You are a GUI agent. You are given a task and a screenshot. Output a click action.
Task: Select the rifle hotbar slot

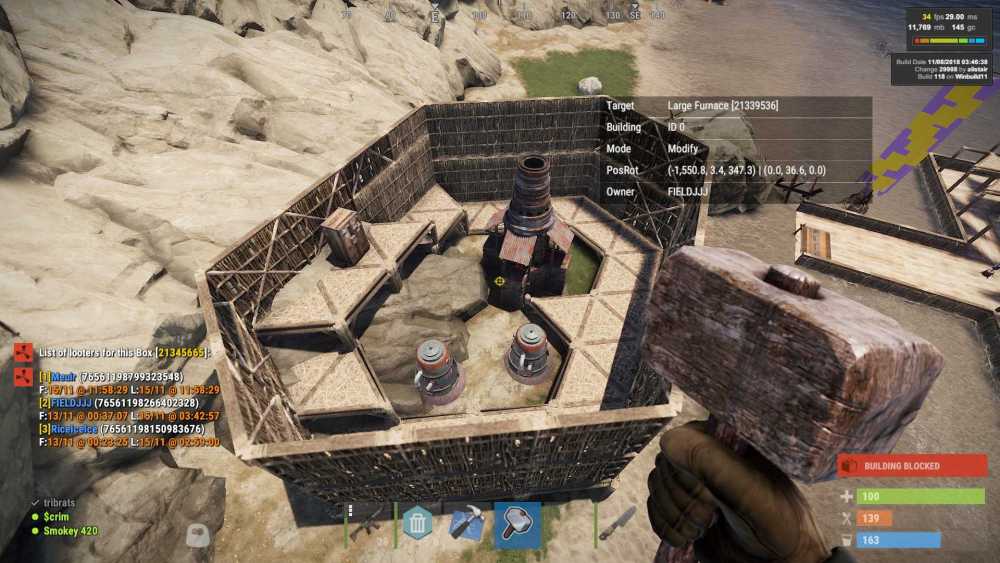(369, 523)
